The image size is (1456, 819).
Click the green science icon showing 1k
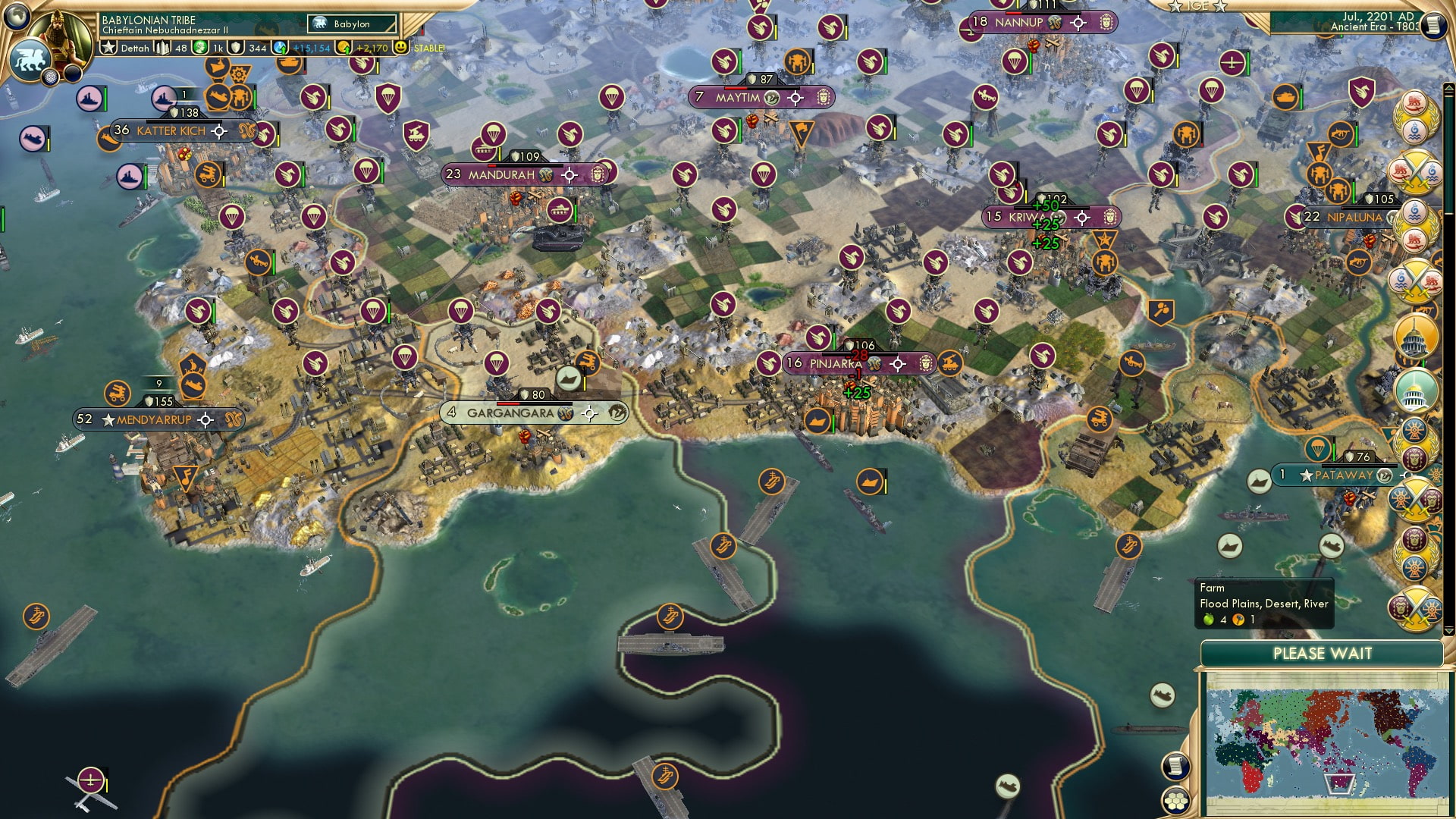(x=200, y=48)
